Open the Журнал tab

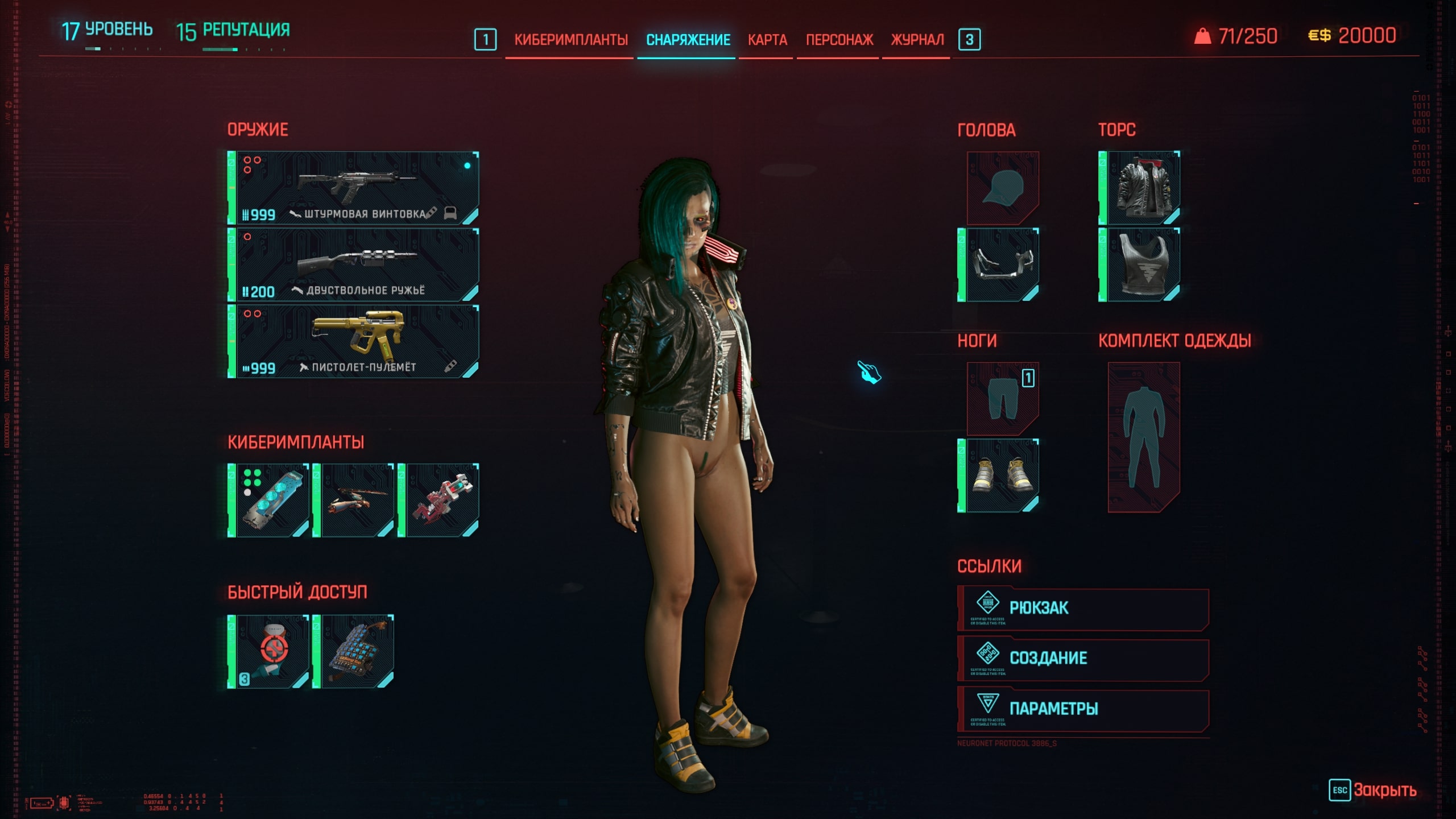917,40
